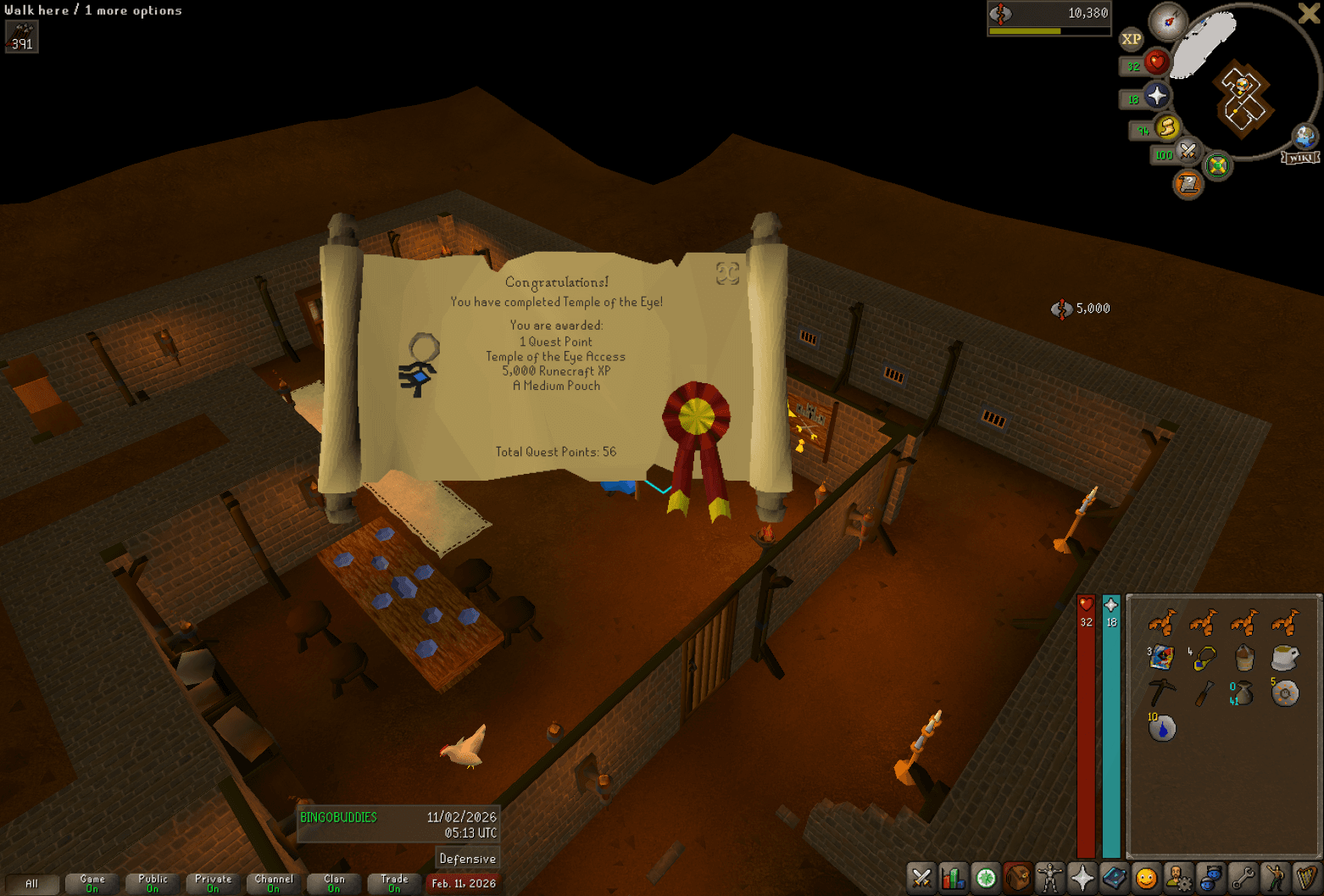The width and height of the screenshot is (1324, 896).
Task: Open the Settings wrench tab
Action: (x=1242, y=879)
